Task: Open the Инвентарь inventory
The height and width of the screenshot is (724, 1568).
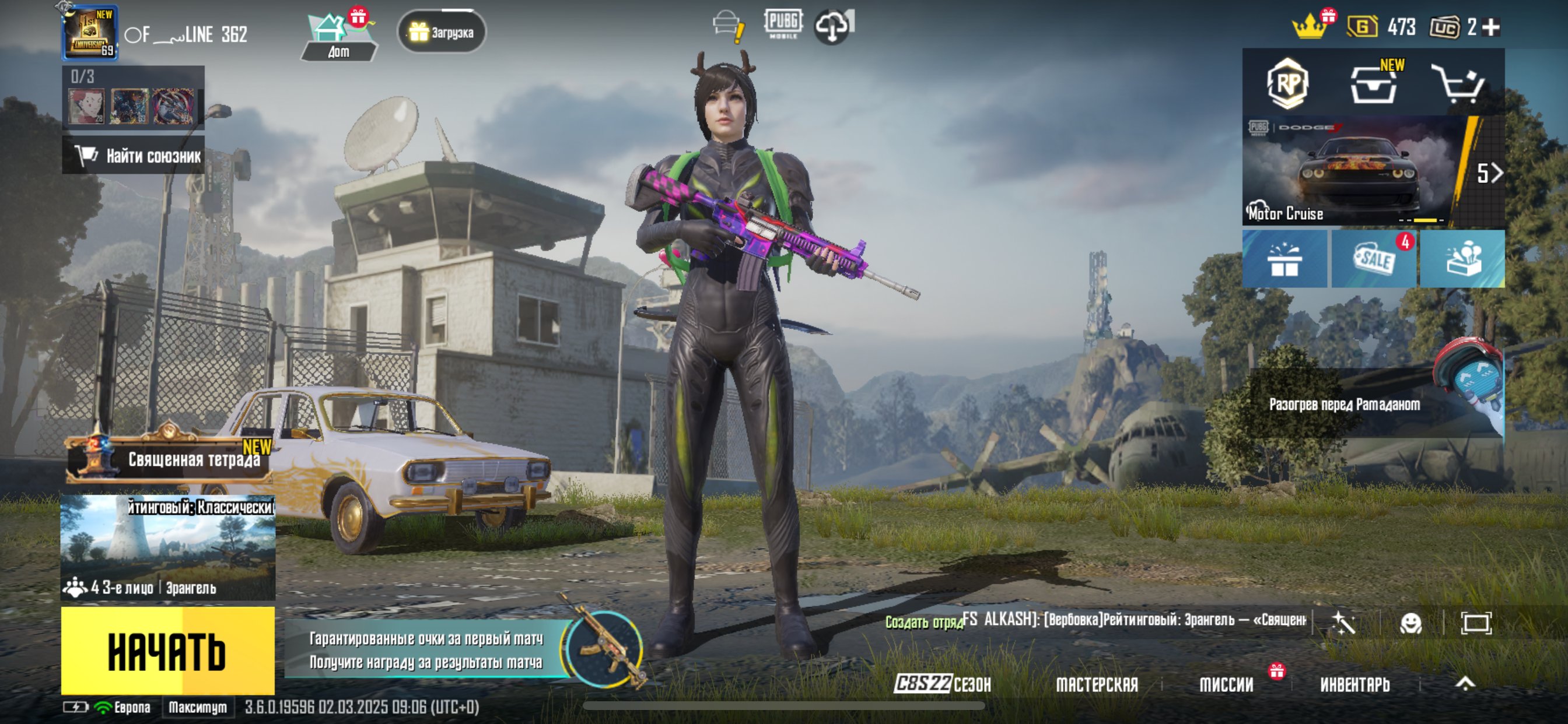Action: pyautogui.click(x=1355, y=684)
